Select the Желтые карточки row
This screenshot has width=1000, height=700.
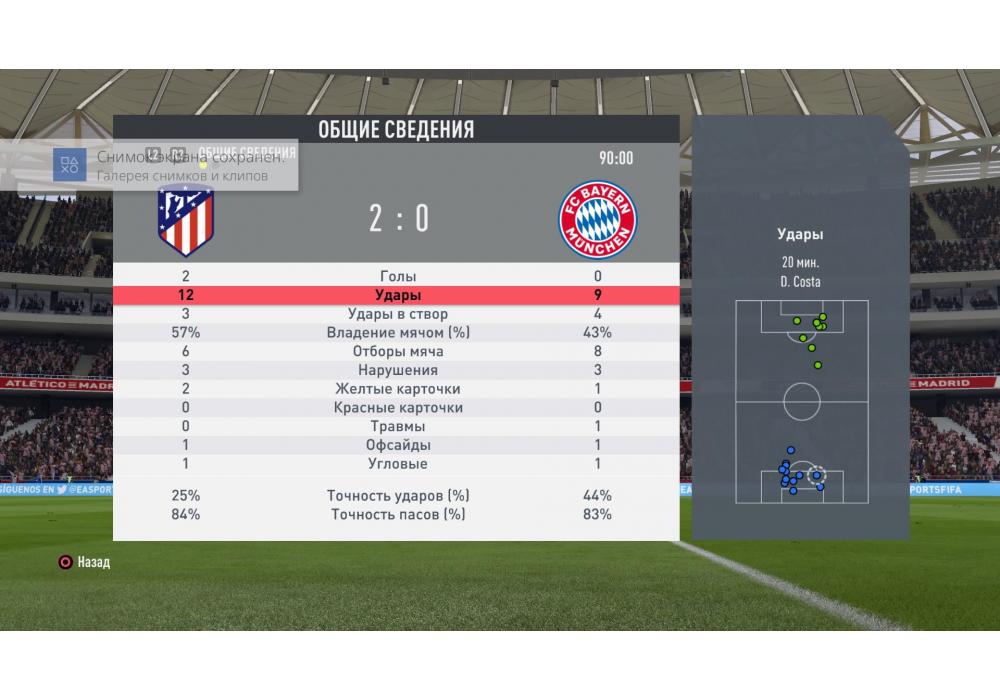pyautogui.click(x=398, y=389)
